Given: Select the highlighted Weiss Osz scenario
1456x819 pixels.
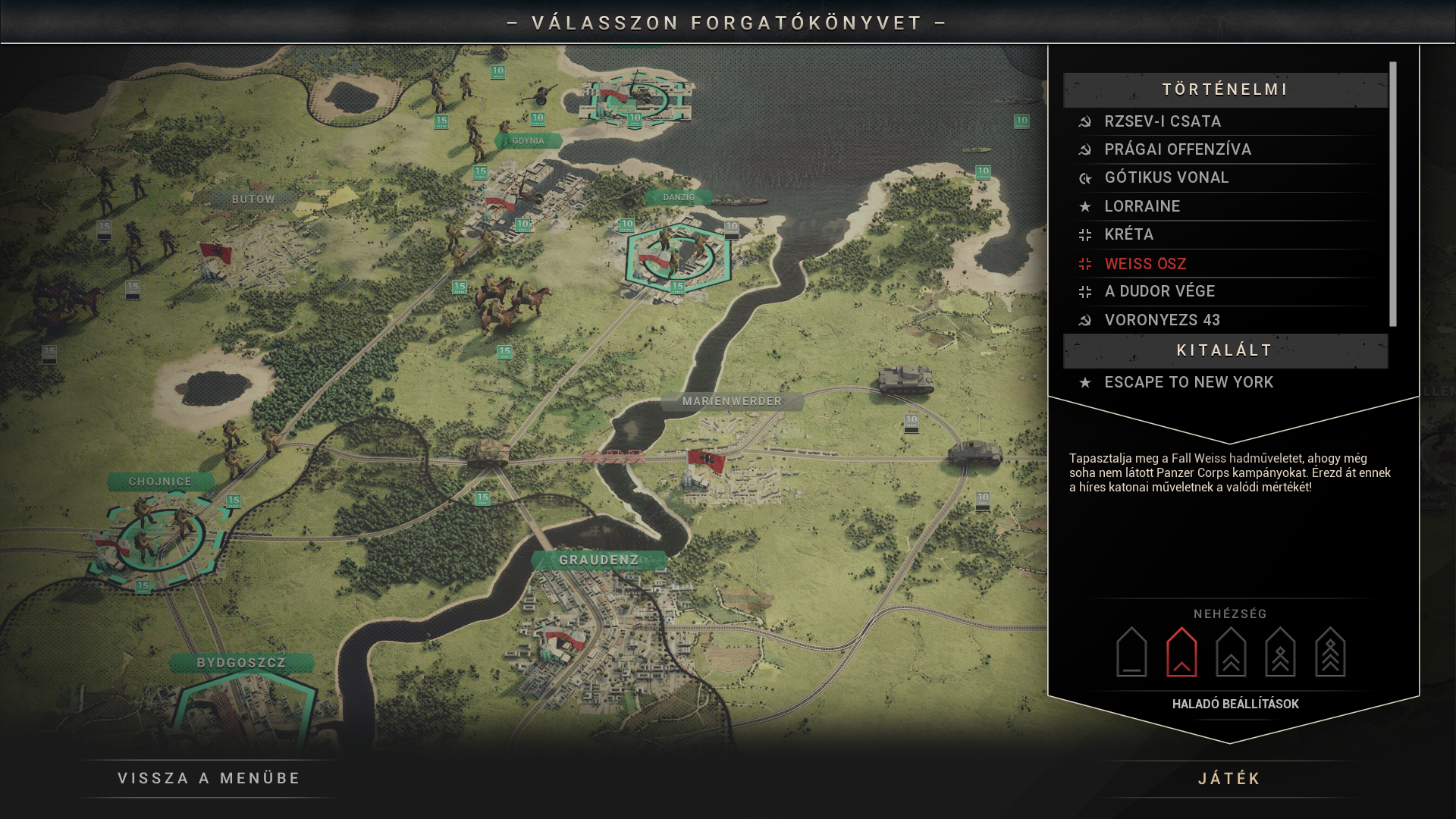Looking at the screenshot, I should point(1145,264).
